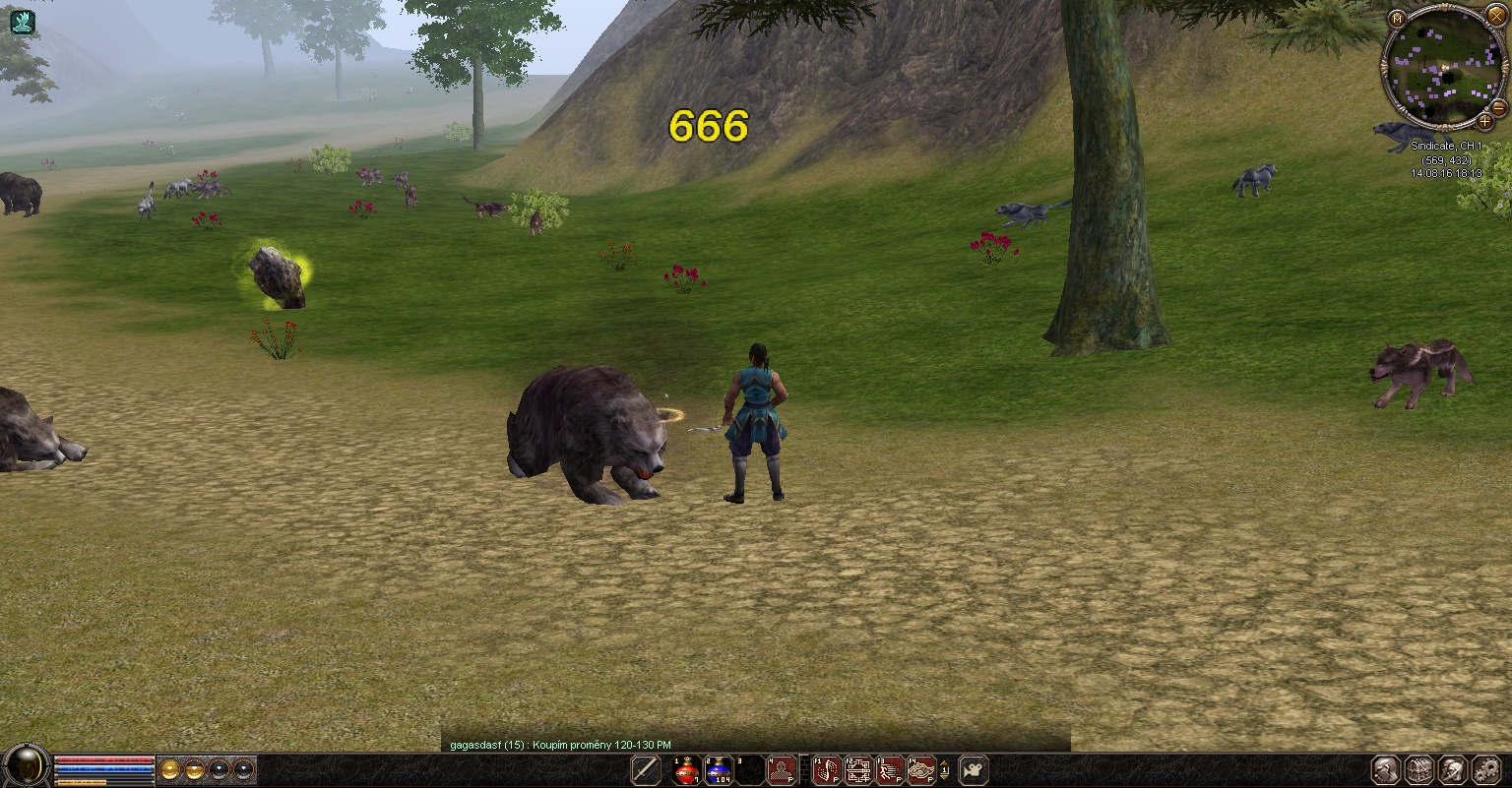Open the character window helmet icon
This screenshot has height=788, width=1512.
1386,770
